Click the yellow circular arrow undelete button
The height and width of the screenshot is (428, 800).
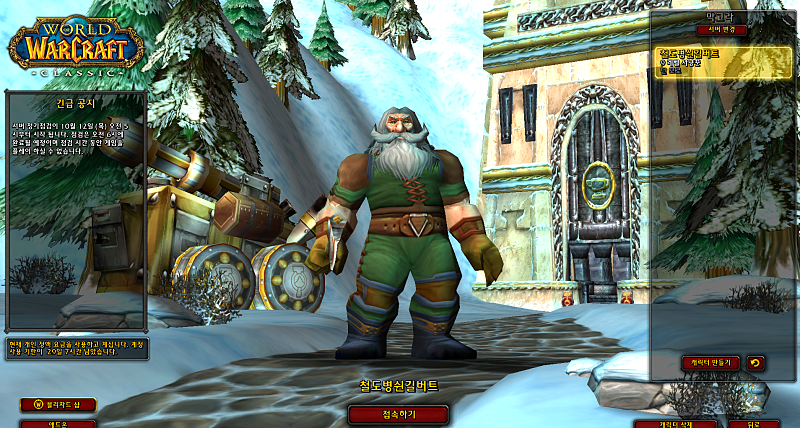point(755,362)
